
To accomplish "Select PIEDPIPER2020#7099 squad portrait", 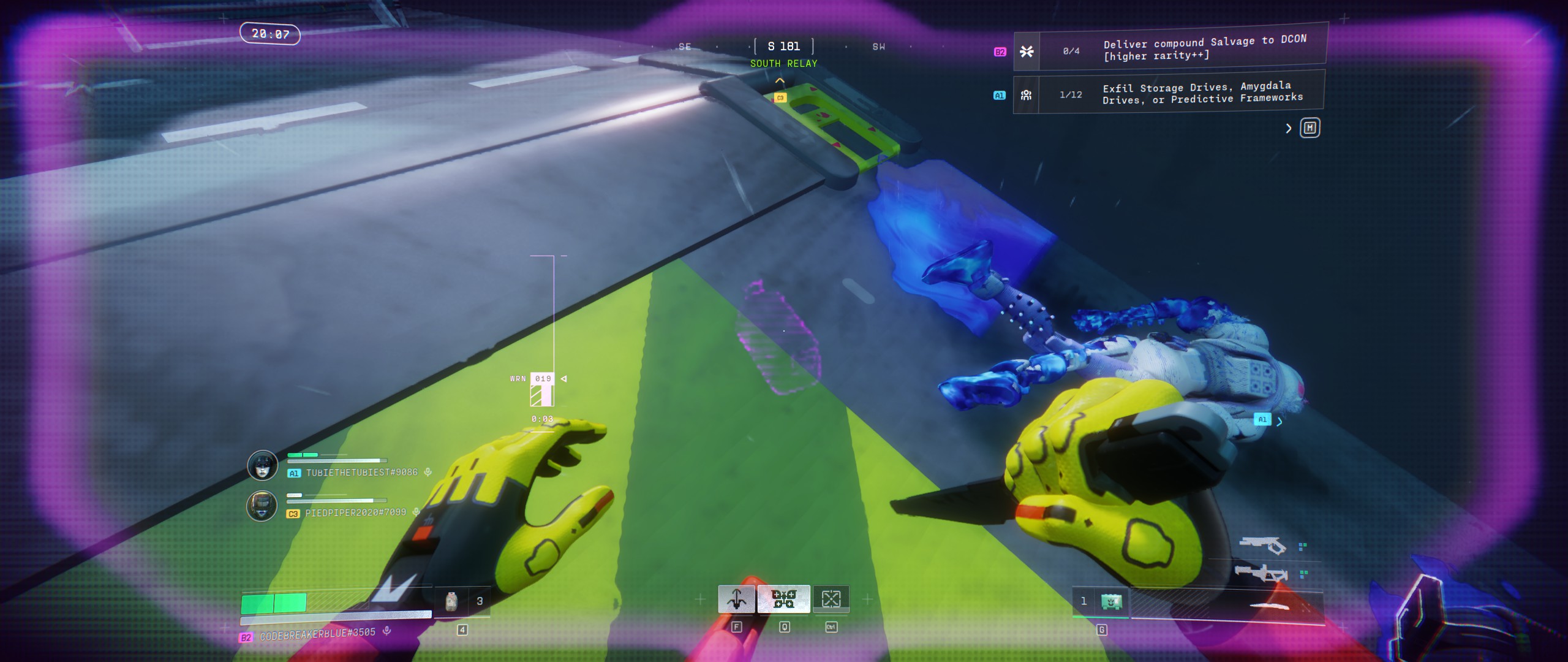I will coord(262,506).
